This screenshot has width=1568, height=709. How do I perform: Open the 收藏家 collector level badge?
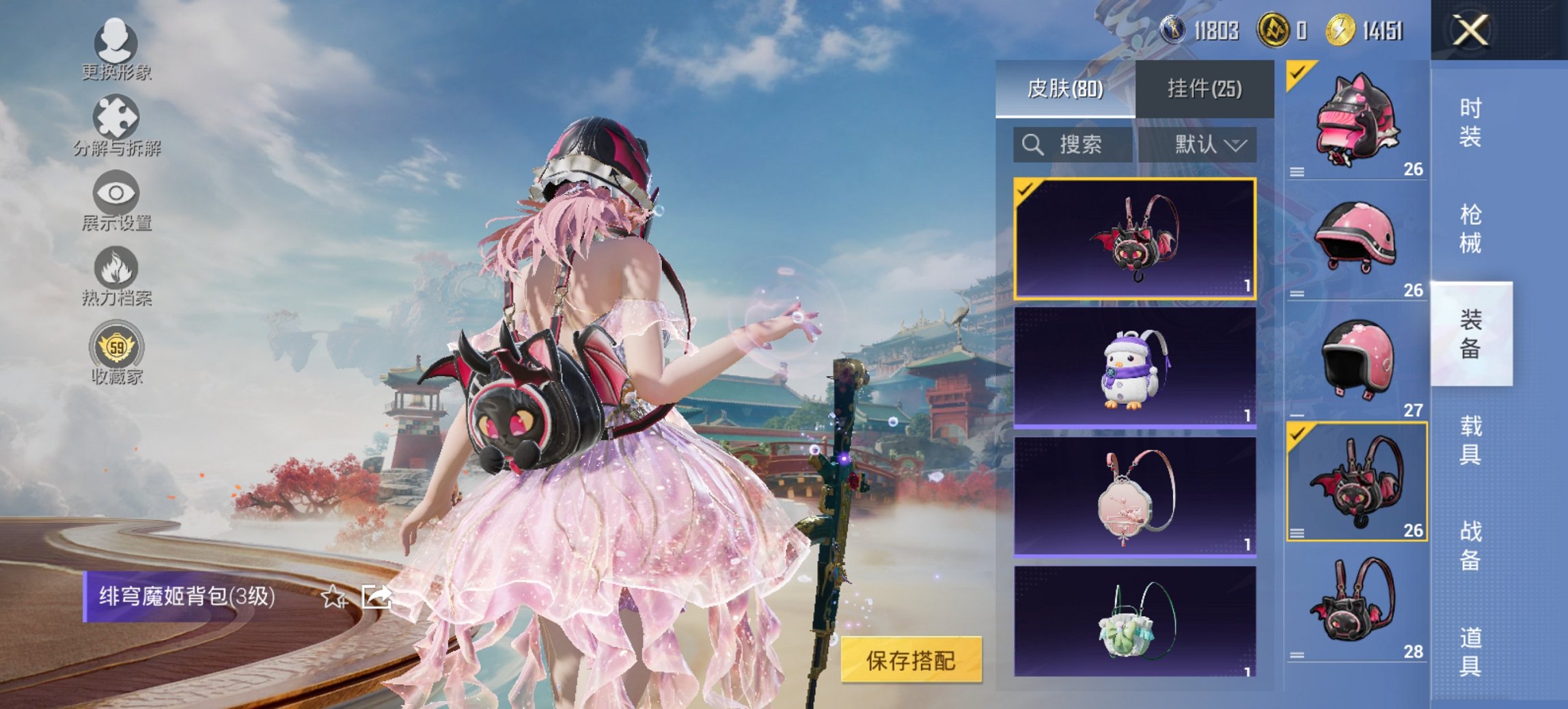(118, 347)
